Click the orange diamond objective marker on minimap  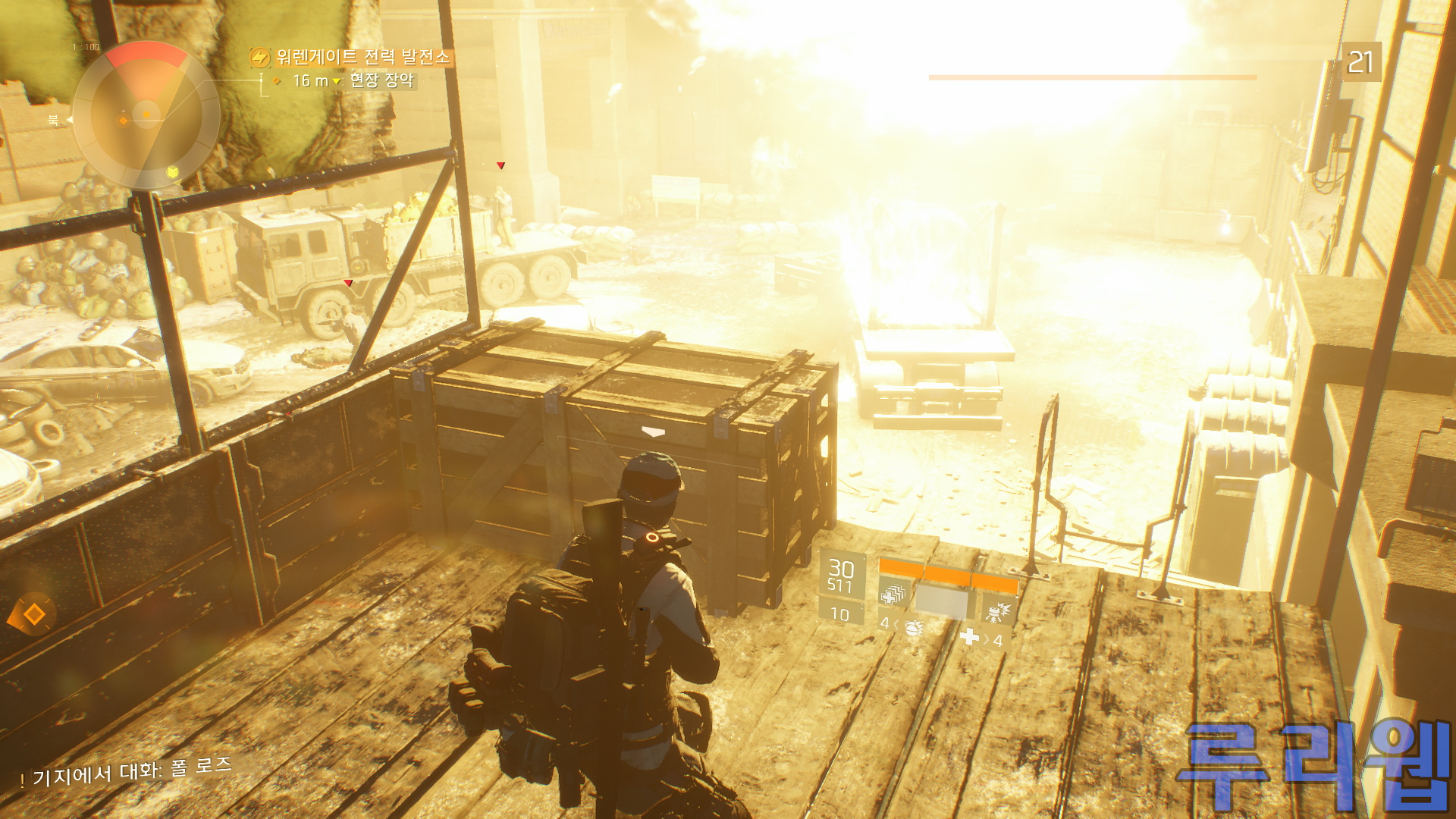coord(124,121)
